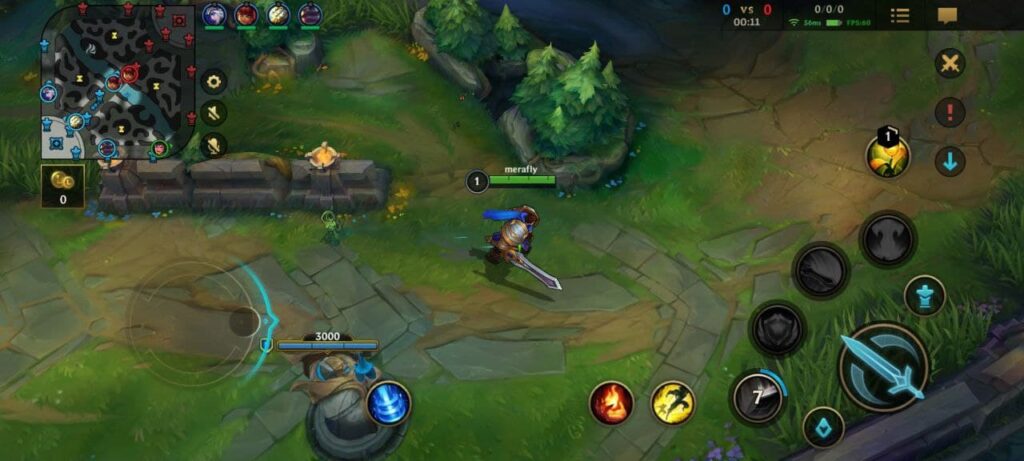This screenshot has height=461, width=1024.
Task: Send the blue down-arrow retreat ping
Action: tap(949, 161)
